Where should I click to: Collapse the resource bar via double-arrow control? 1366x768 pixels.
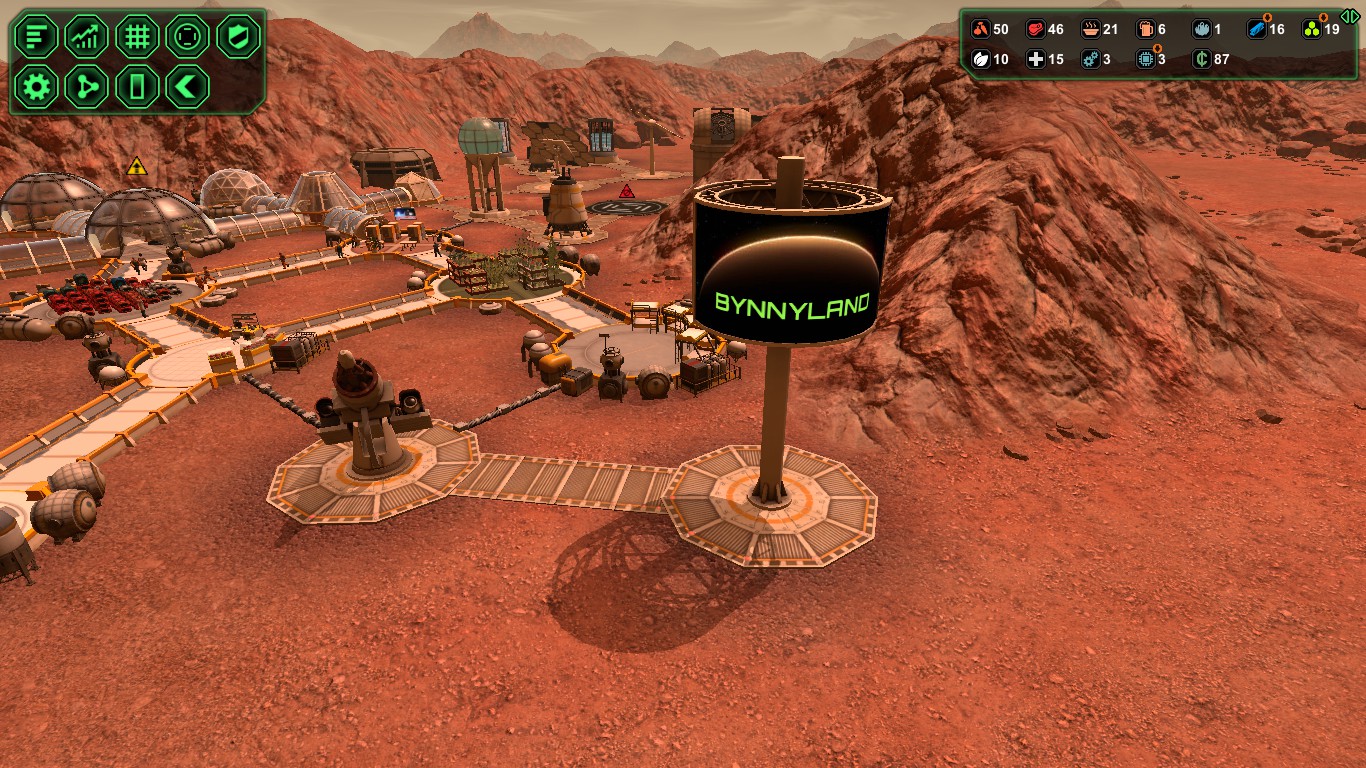tap(1351, 14)
